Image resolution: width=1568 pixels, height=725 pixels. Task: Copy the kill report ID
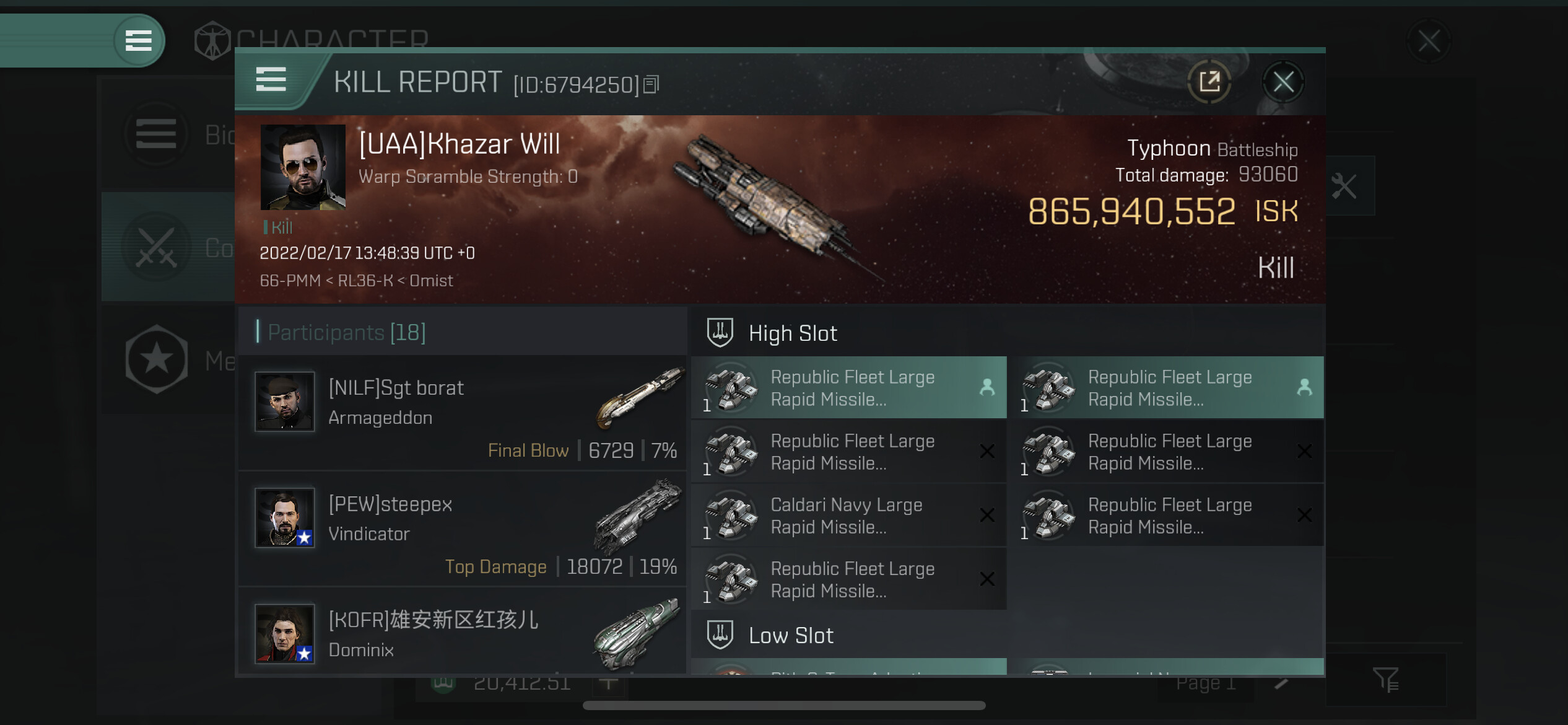coord(651,84)
